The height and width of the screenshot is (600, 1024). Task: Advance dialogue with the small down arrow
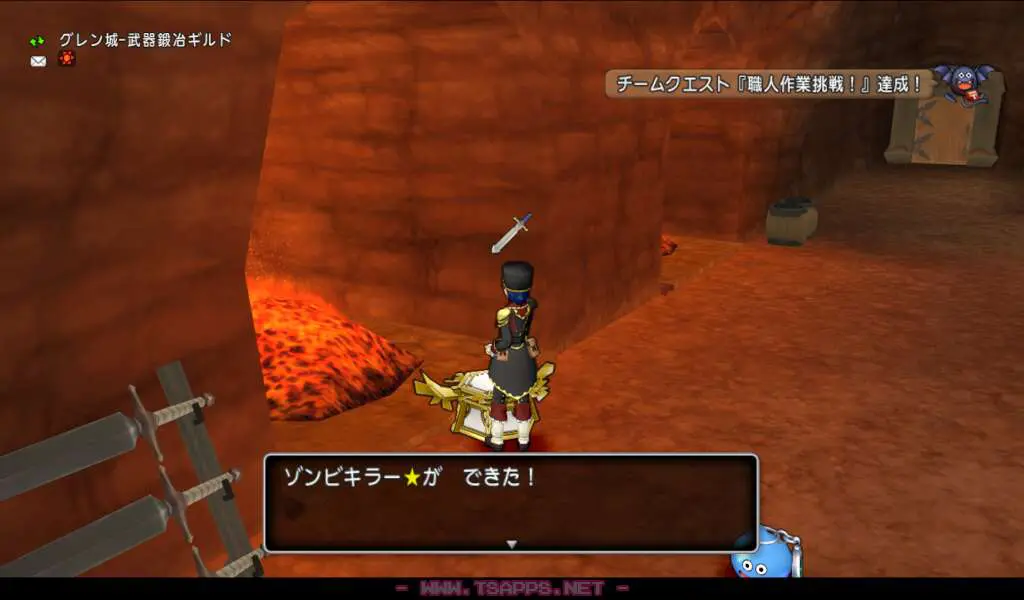click(511, 544)
